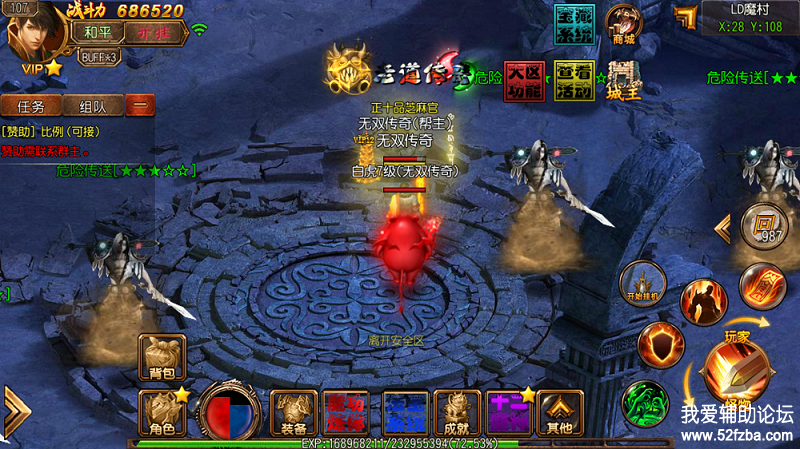Switch to the 任务 quest tab

click(30, 106)
